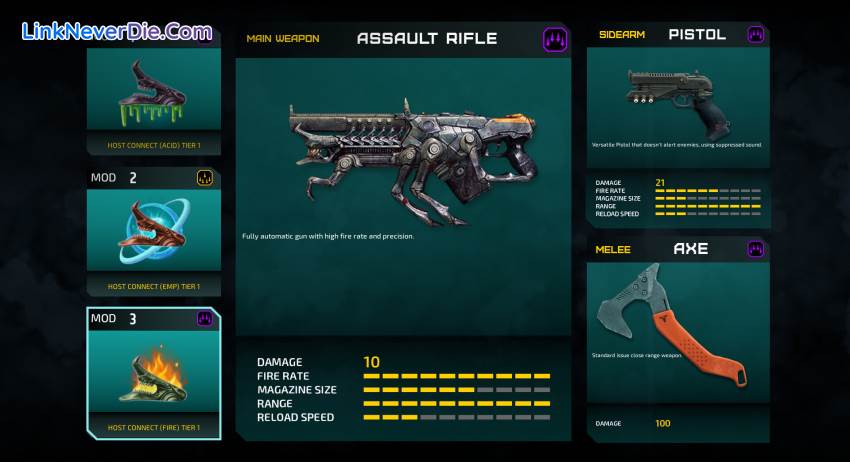Viewport: 850px width, 462px height.
Task: Click the purple icon on Mod 3 header
Action: (205, 319)
